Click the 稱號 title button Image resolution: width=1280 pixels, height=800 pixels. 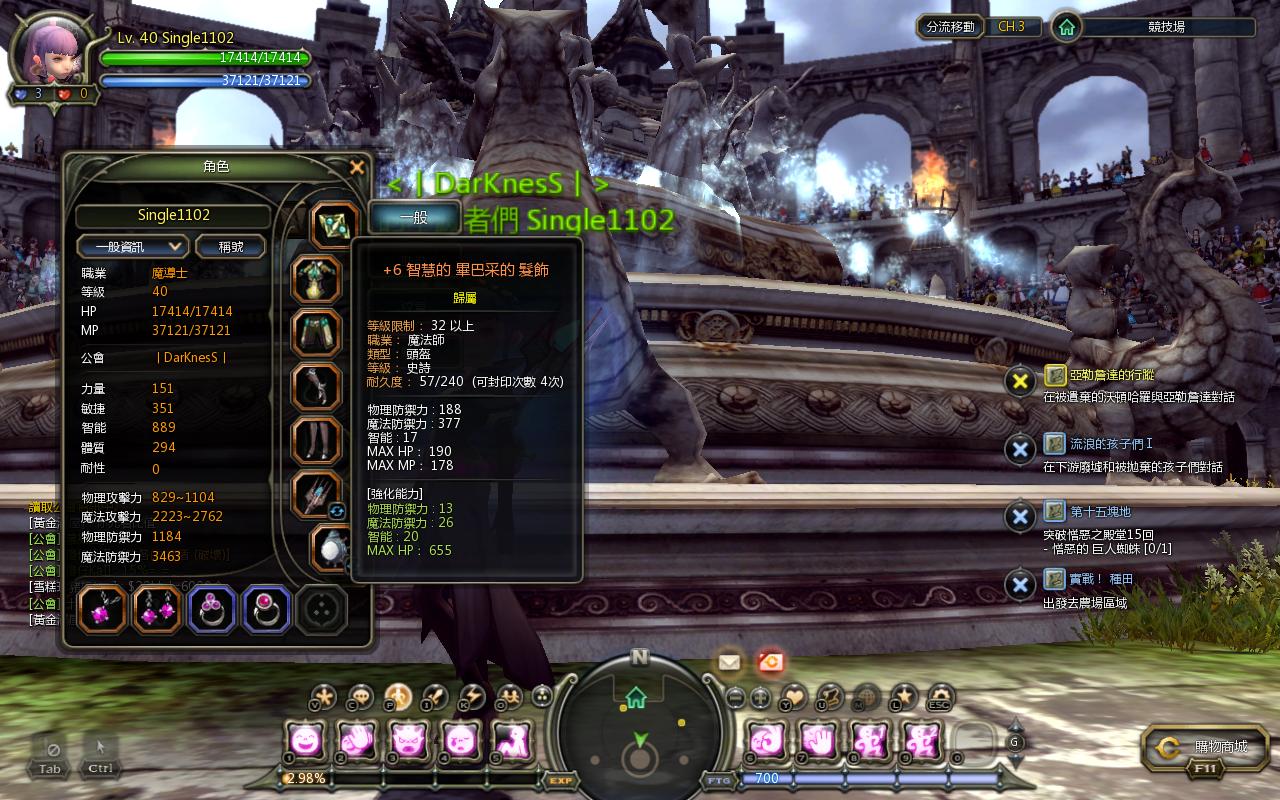pos(230,246)
